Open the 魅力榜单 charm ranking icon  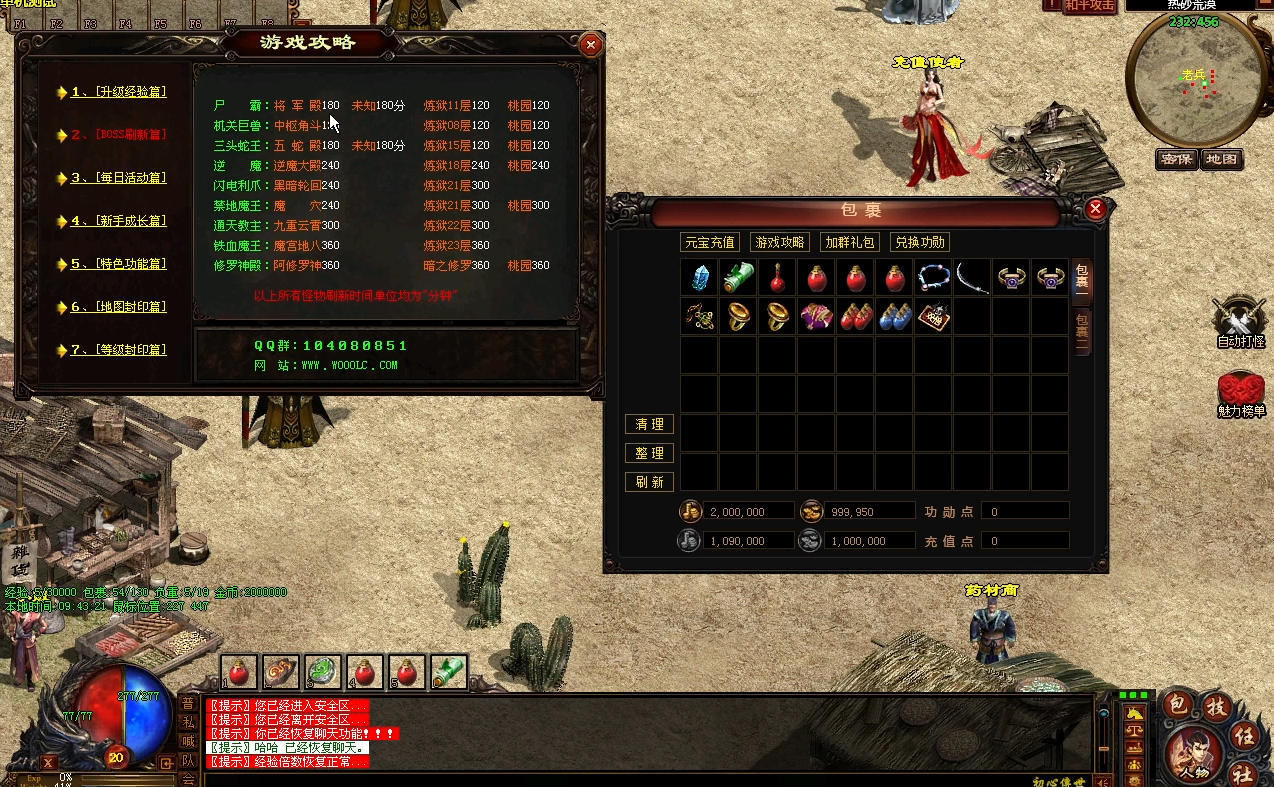(x=1240, y=392)
